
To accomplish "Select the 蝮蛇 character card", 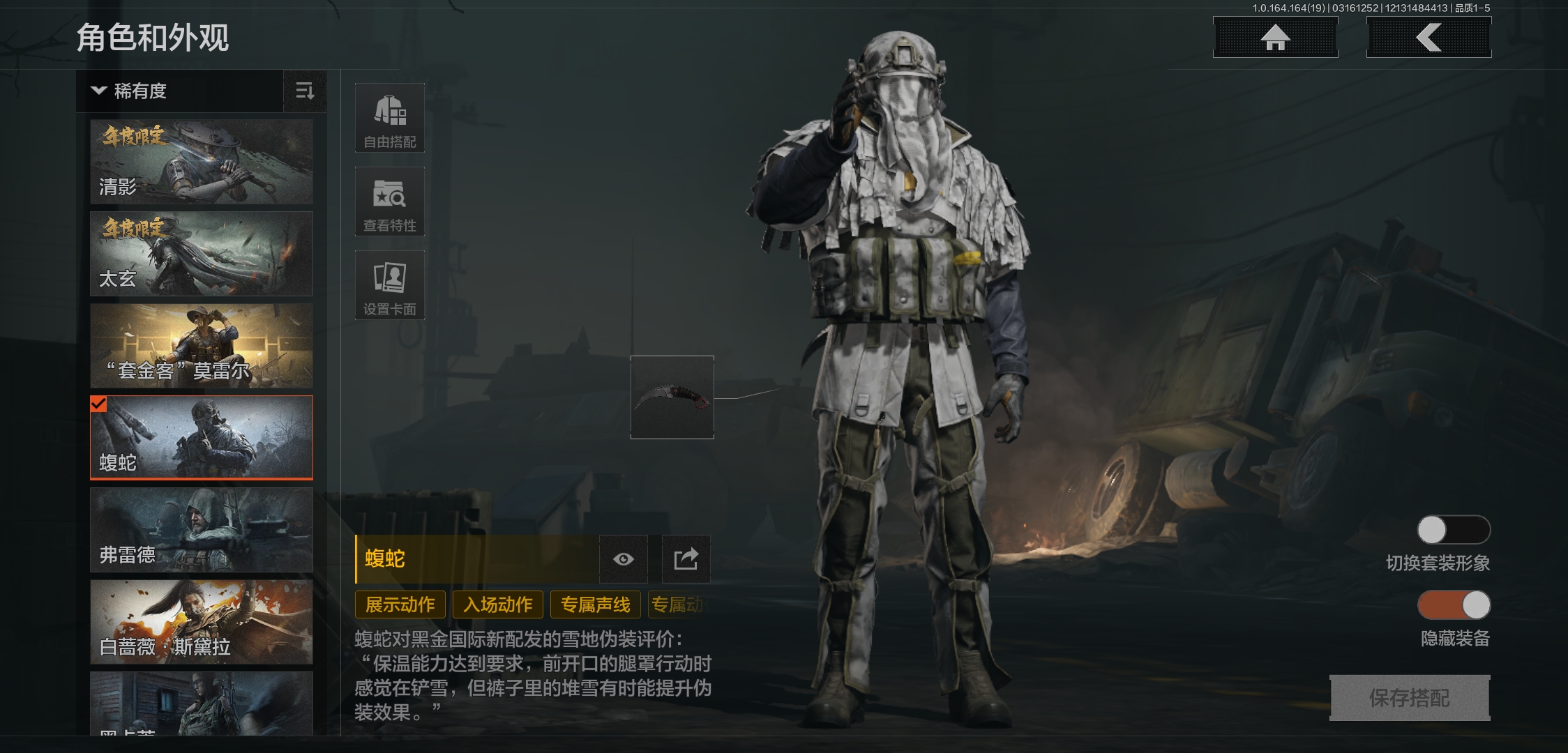I will point(201,437).
